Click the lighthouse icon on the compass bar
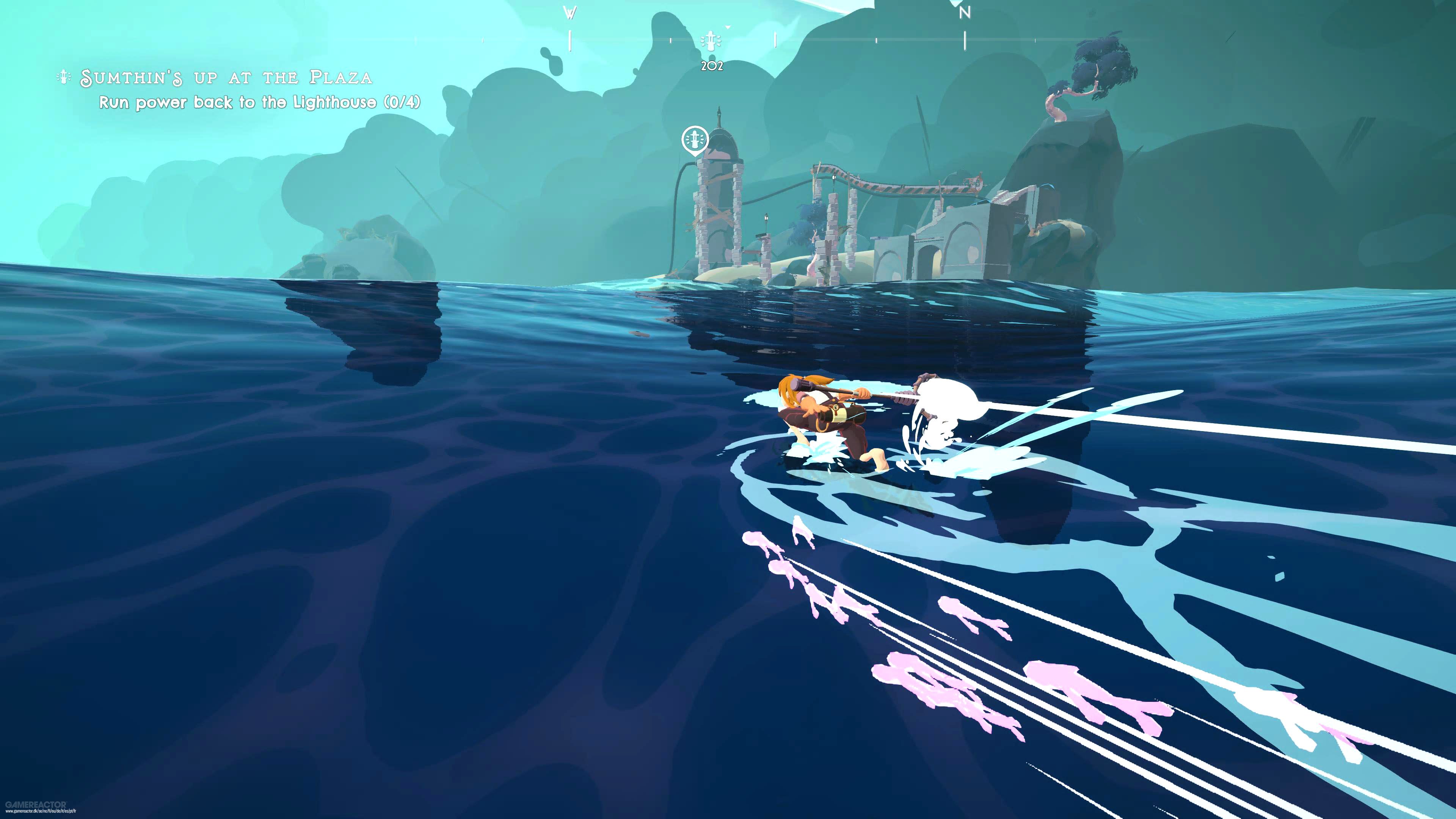This screenshot has height=819, width=1456. (711, 41)
